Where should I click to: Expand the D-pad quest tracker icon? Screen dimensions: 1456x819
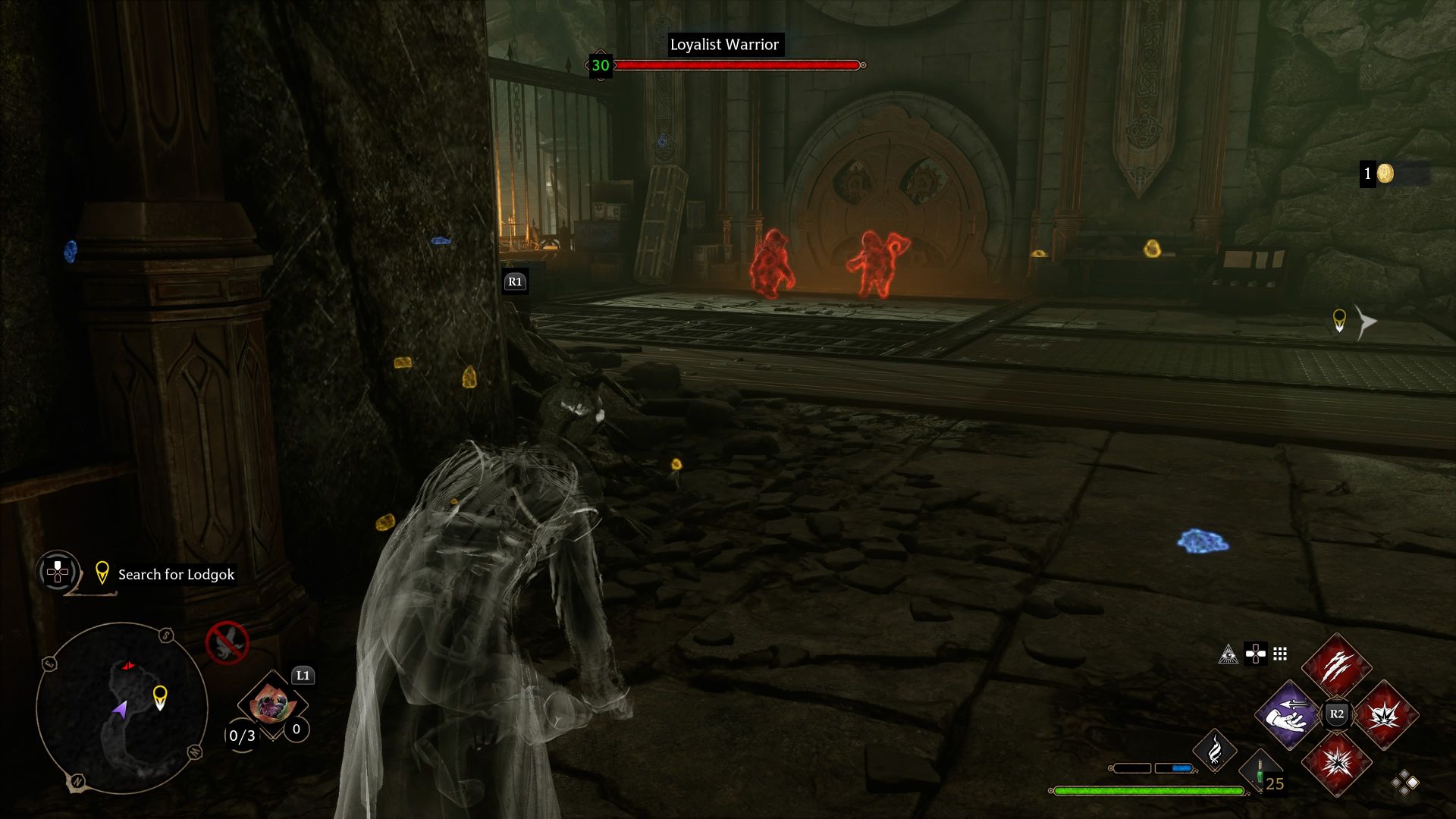click(x=57, y=574)
